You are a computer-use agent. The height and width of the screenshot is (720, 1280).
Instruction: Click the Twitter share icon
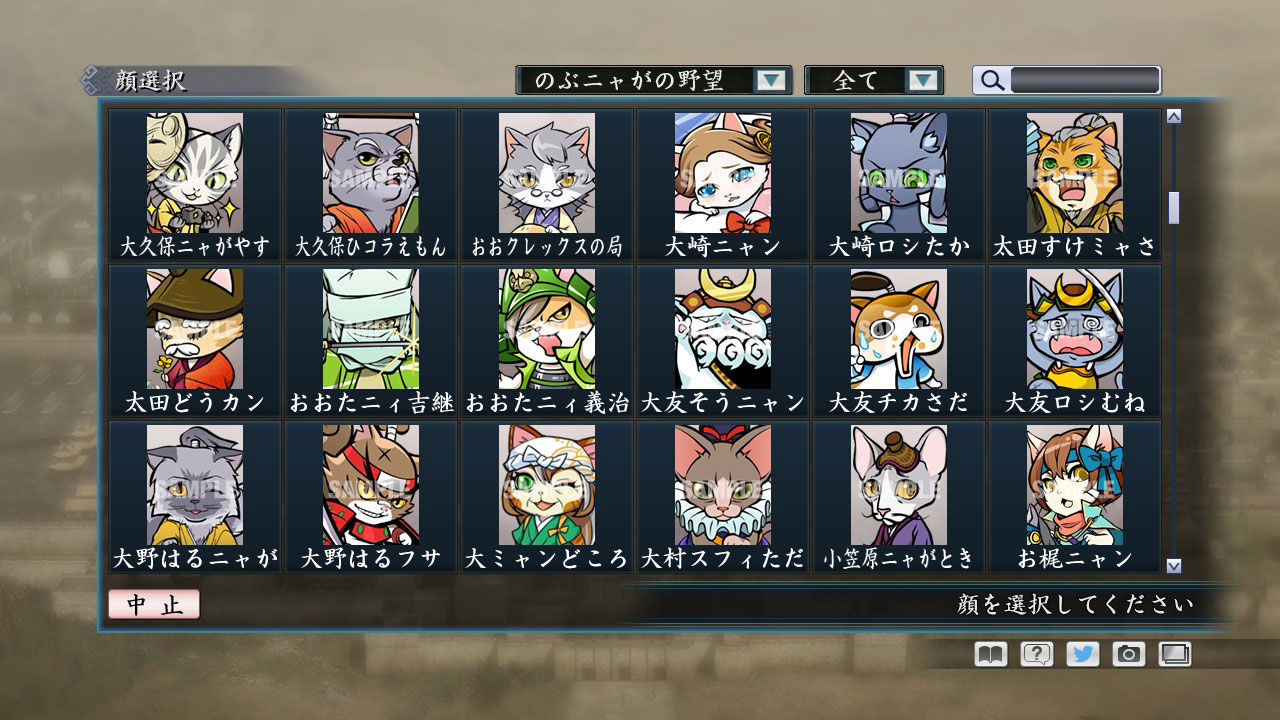pos(1084,655)
